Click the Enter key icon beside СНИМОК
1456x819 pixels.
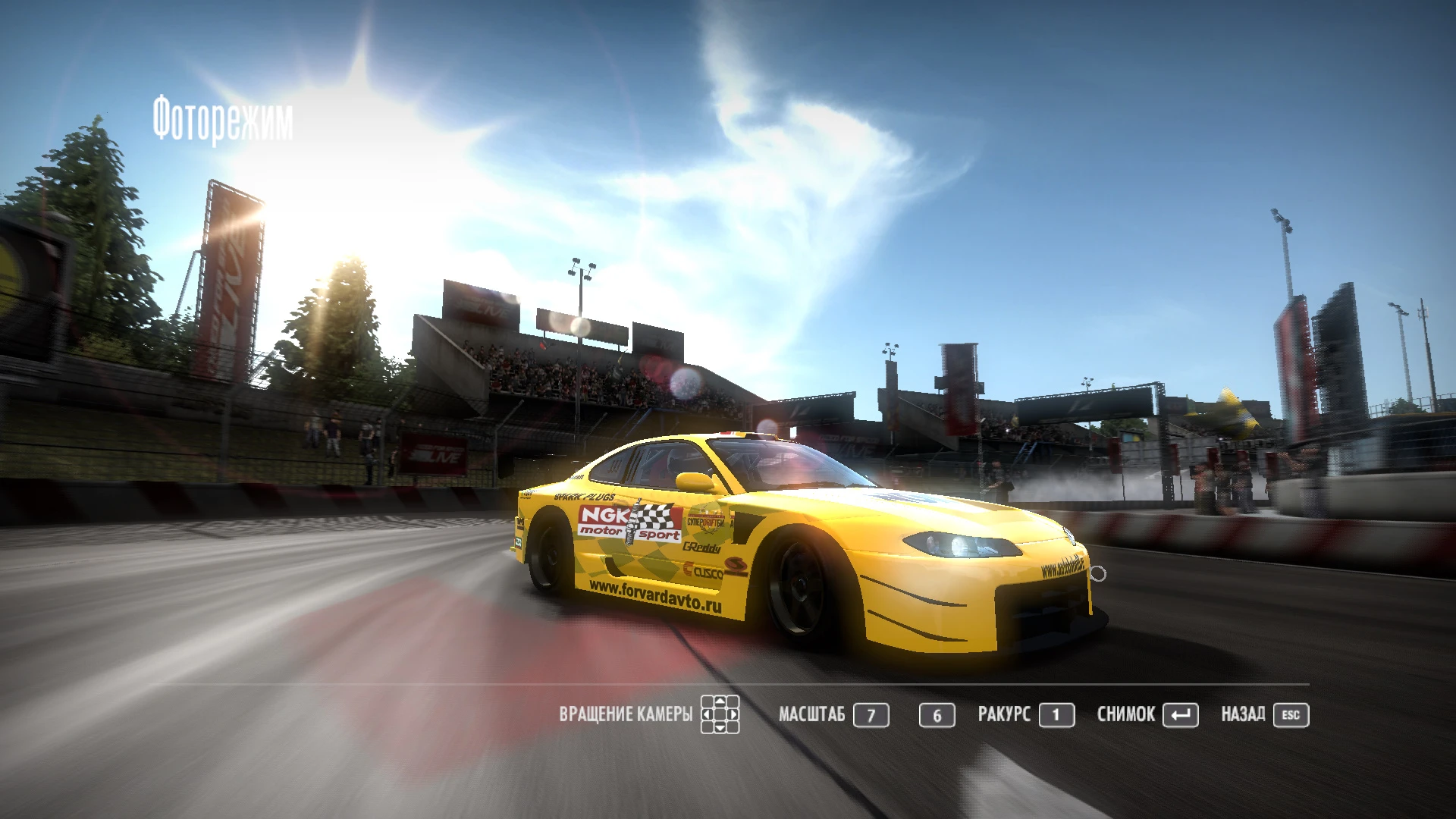click(x=1181, y=714)
